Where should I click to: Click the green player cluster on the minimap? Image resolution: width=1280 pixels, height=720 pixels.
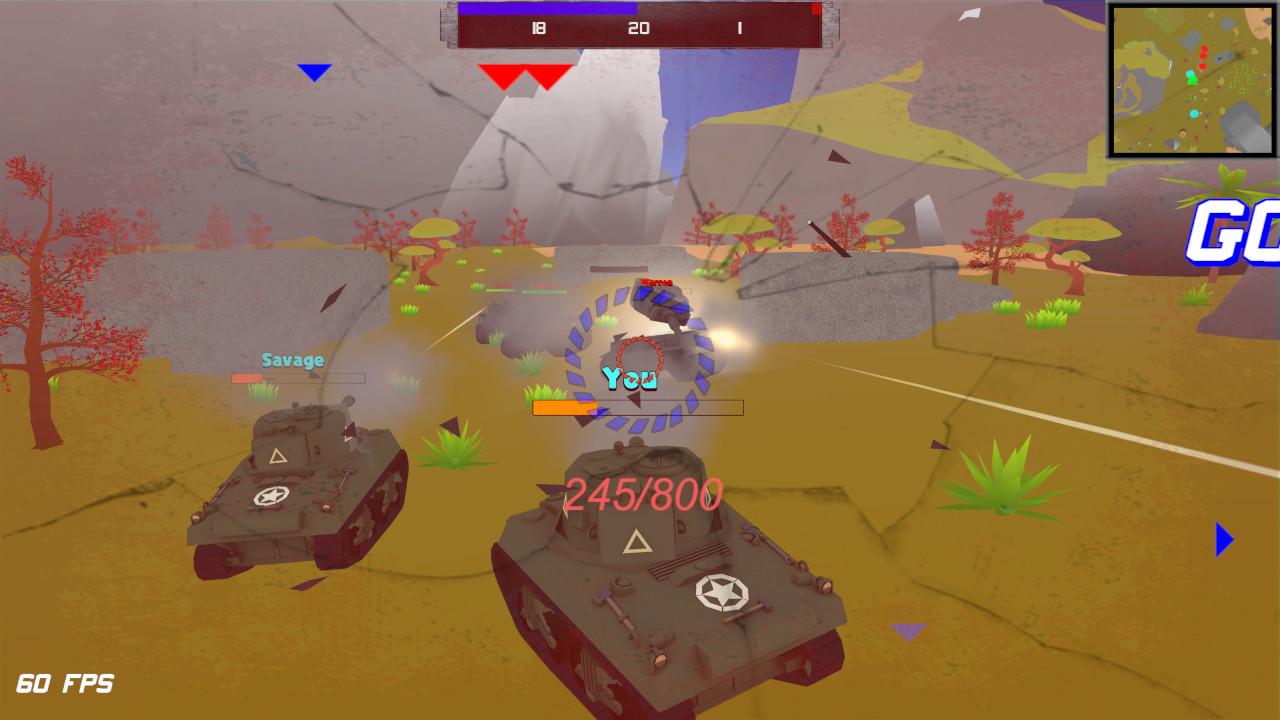click(x=1192, y=80)
